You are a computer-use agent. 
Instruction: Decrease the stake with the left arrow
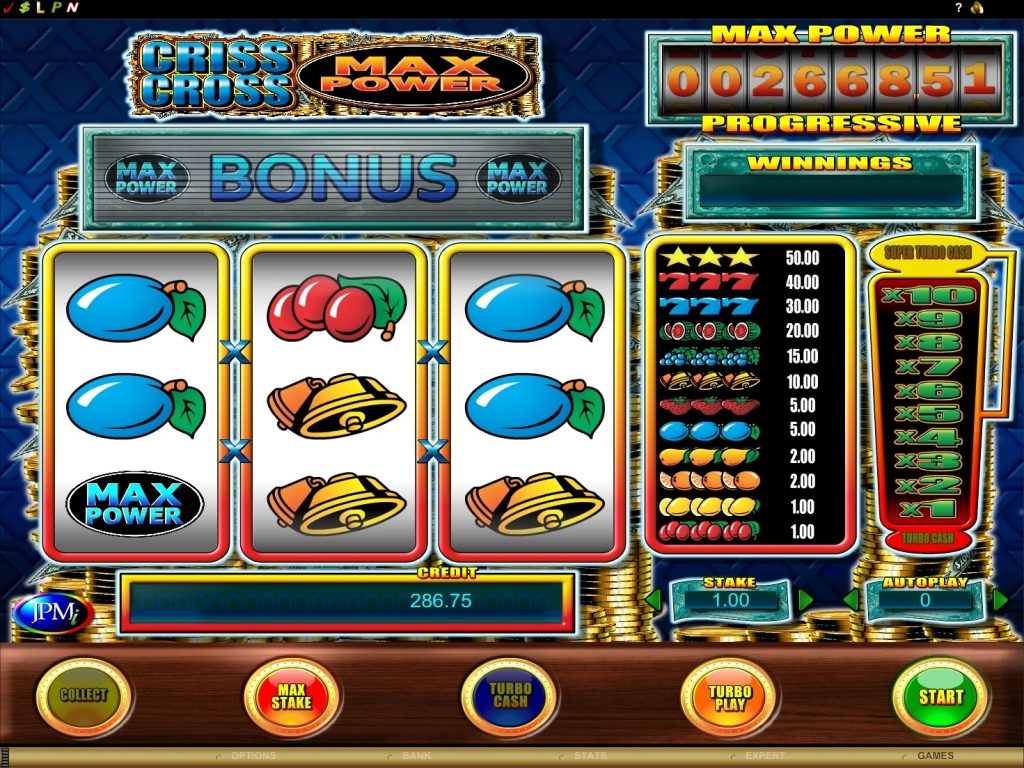[x=653, y=600]
